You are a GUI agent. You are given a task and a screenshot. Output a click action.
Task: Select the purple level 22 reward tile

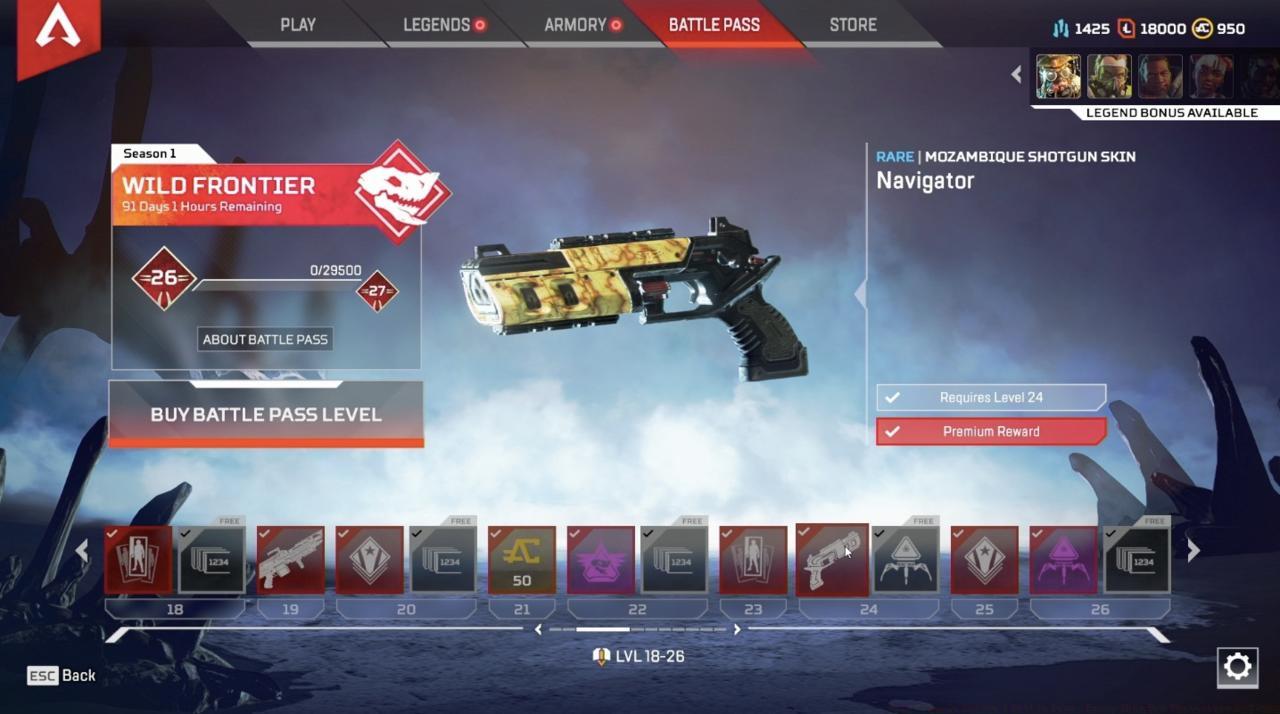[x=601, y=561]
